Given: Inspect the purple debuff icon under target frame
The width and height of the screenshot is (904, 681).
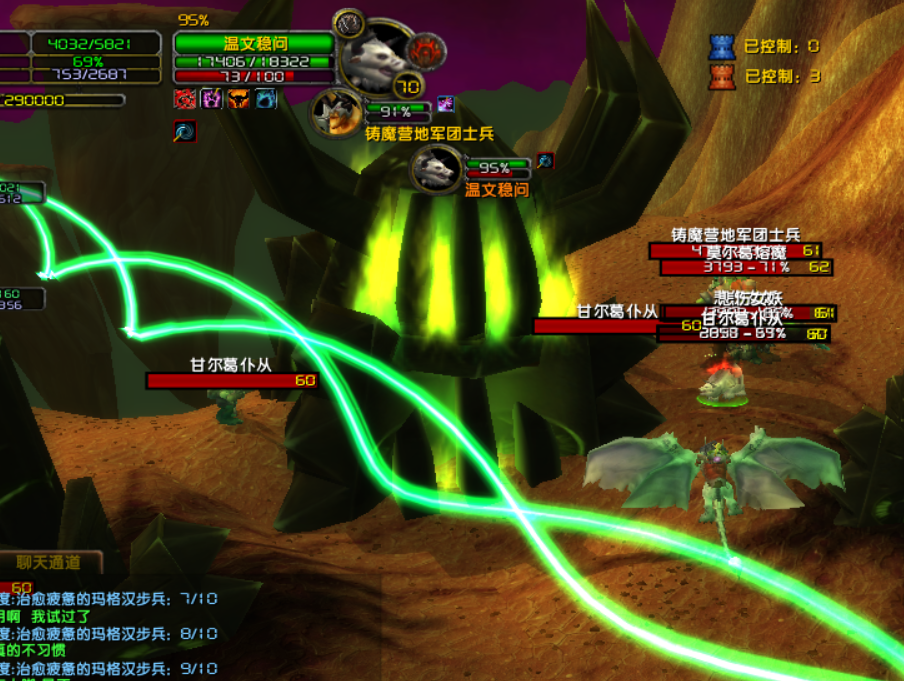Looking at the screenshot, I should [x=212, y=98].
